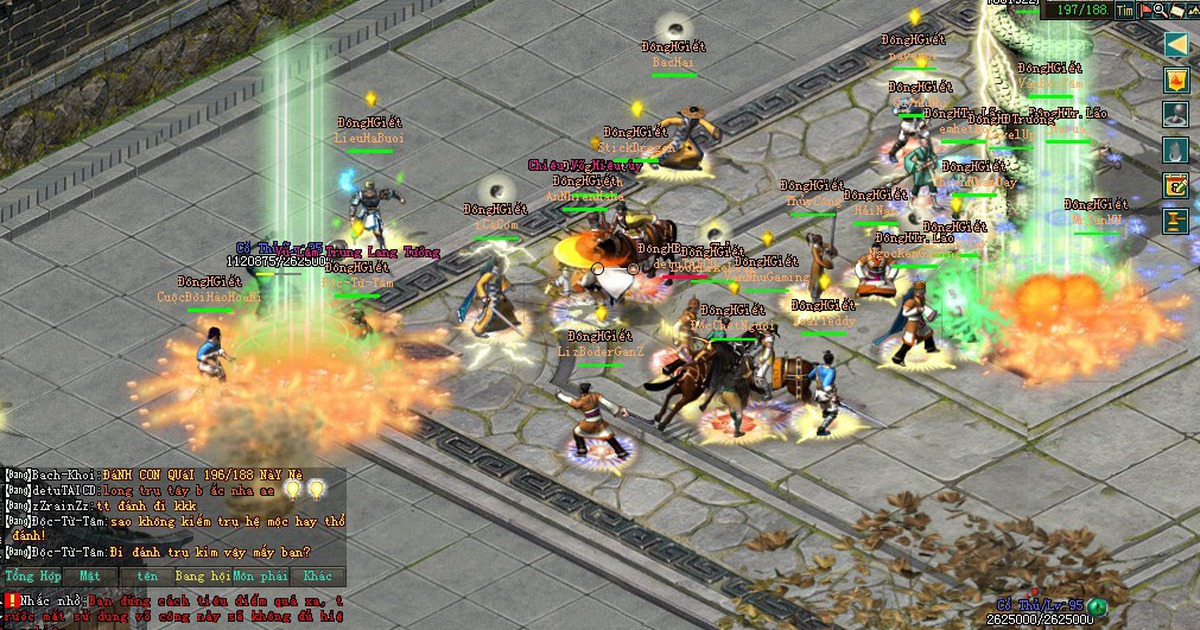Screen dimensions: 1200x630
Task: Open the scroll icon in top bar
Action: pyautogui.click(x=1176, y=10)
